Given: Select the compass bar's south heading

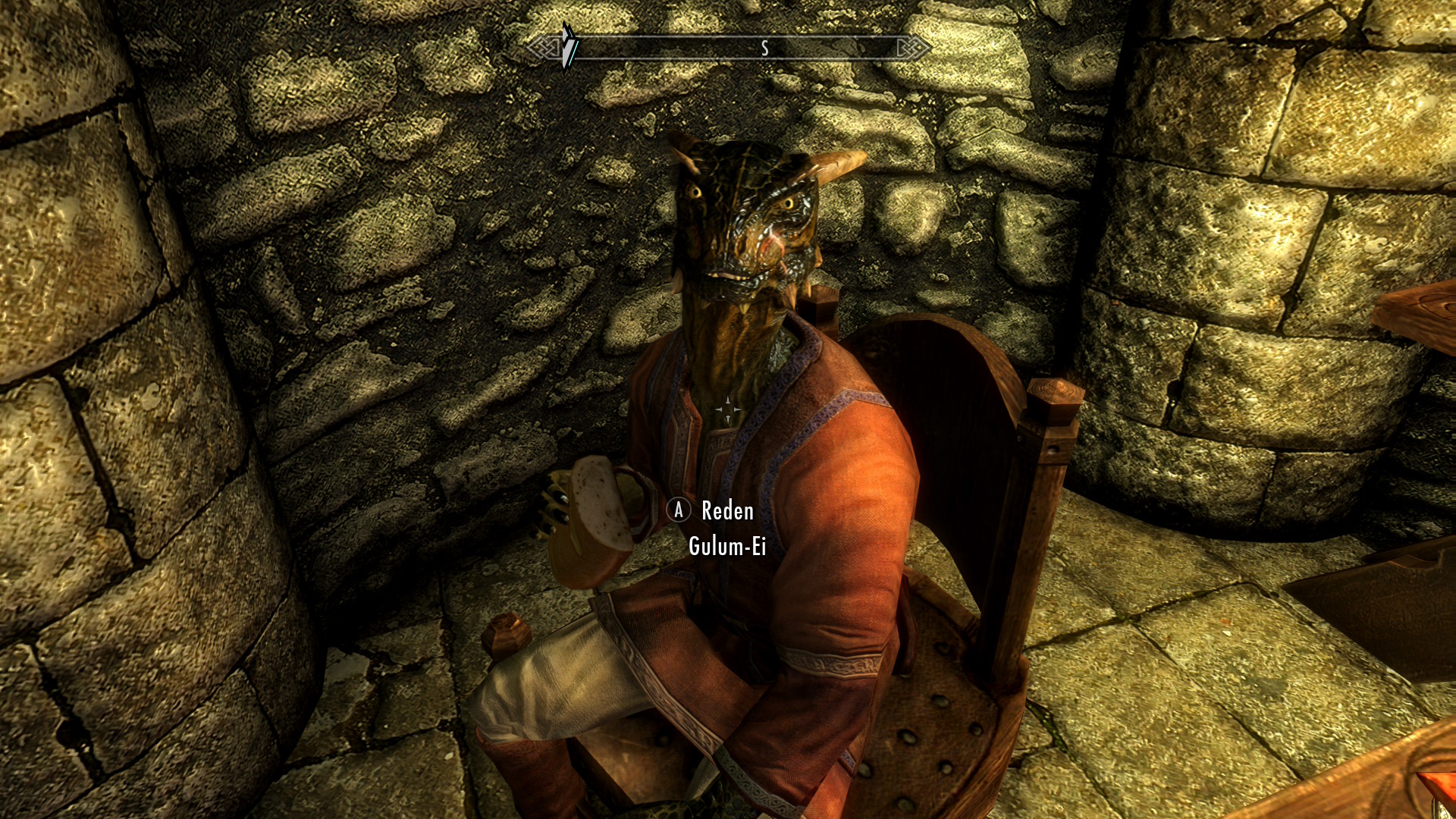Looking at the screenshot, I should pos(764,49).
